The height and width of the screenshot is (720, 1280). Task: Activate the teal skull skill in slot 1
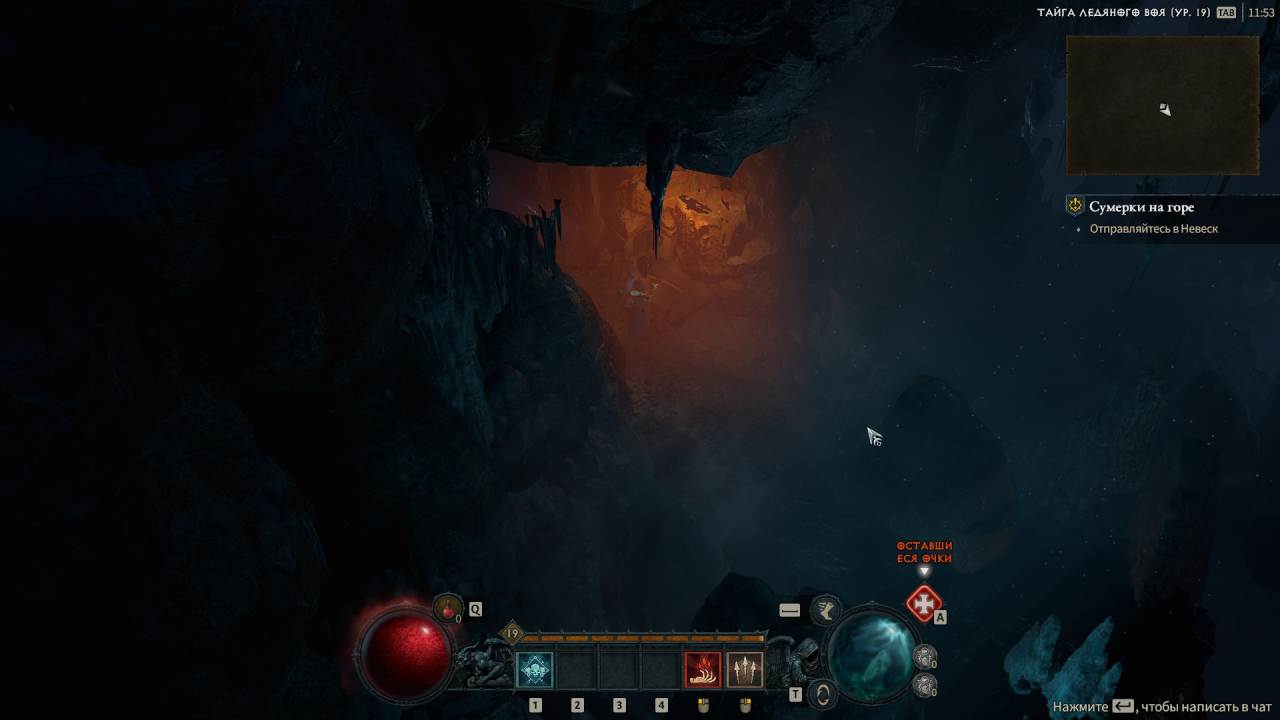[x=535, y=669]
